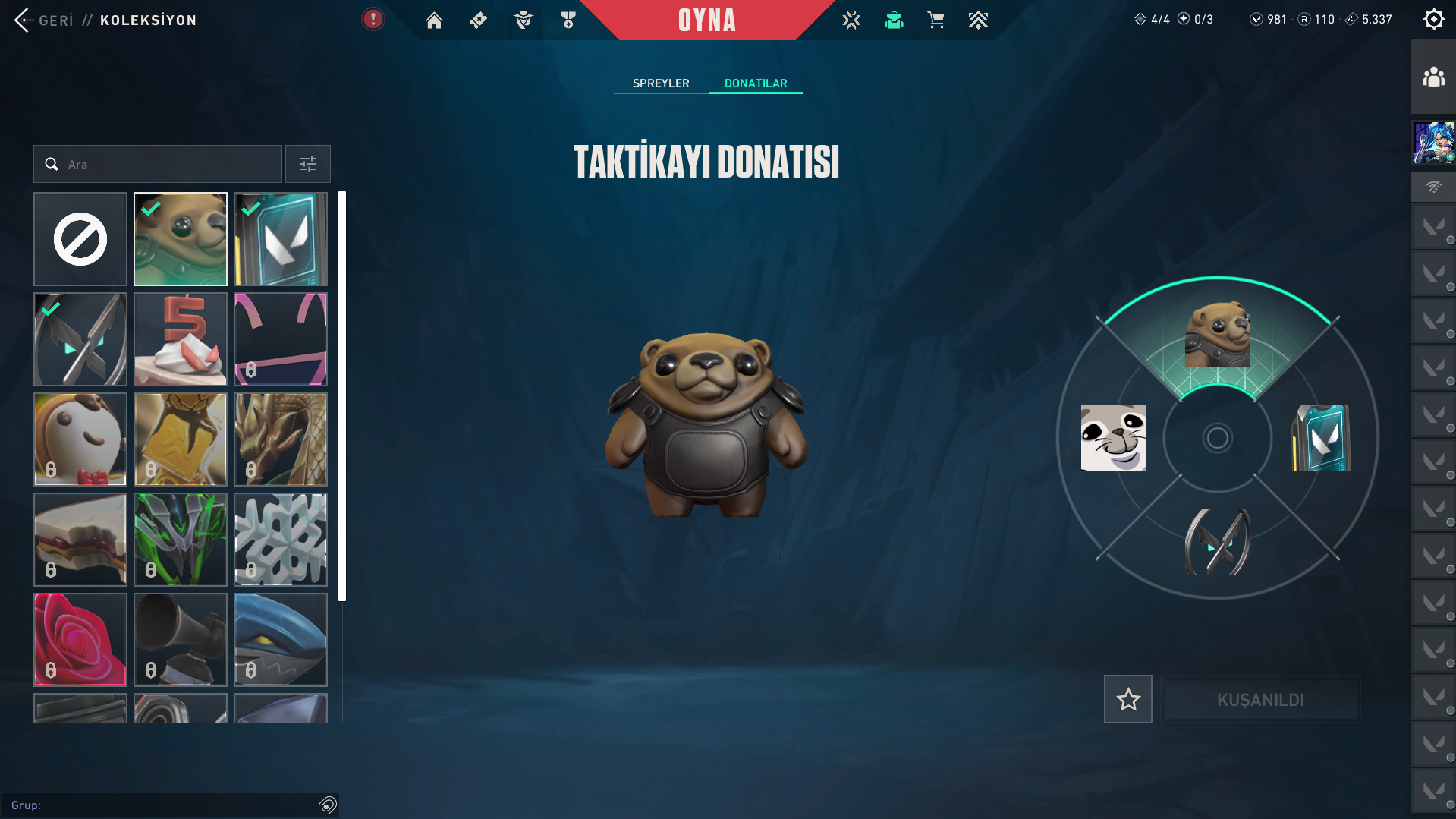Screen dimensions: 1456x819
Task: Open the settings gear icon
Action: point(1433,20)
